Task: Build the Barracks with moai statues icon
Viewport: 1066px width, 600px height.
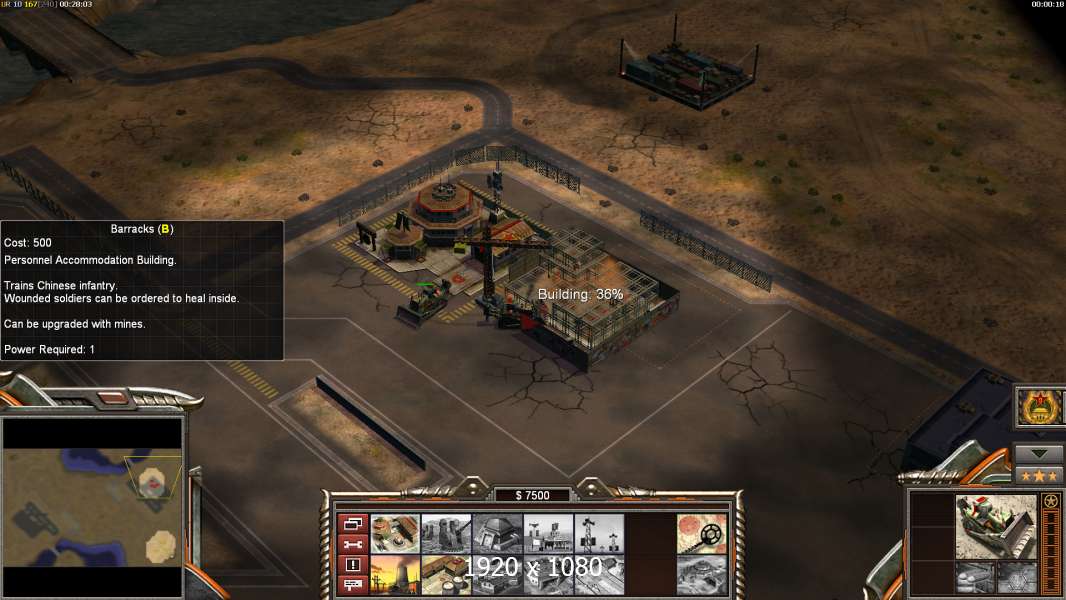Action: 446,533
